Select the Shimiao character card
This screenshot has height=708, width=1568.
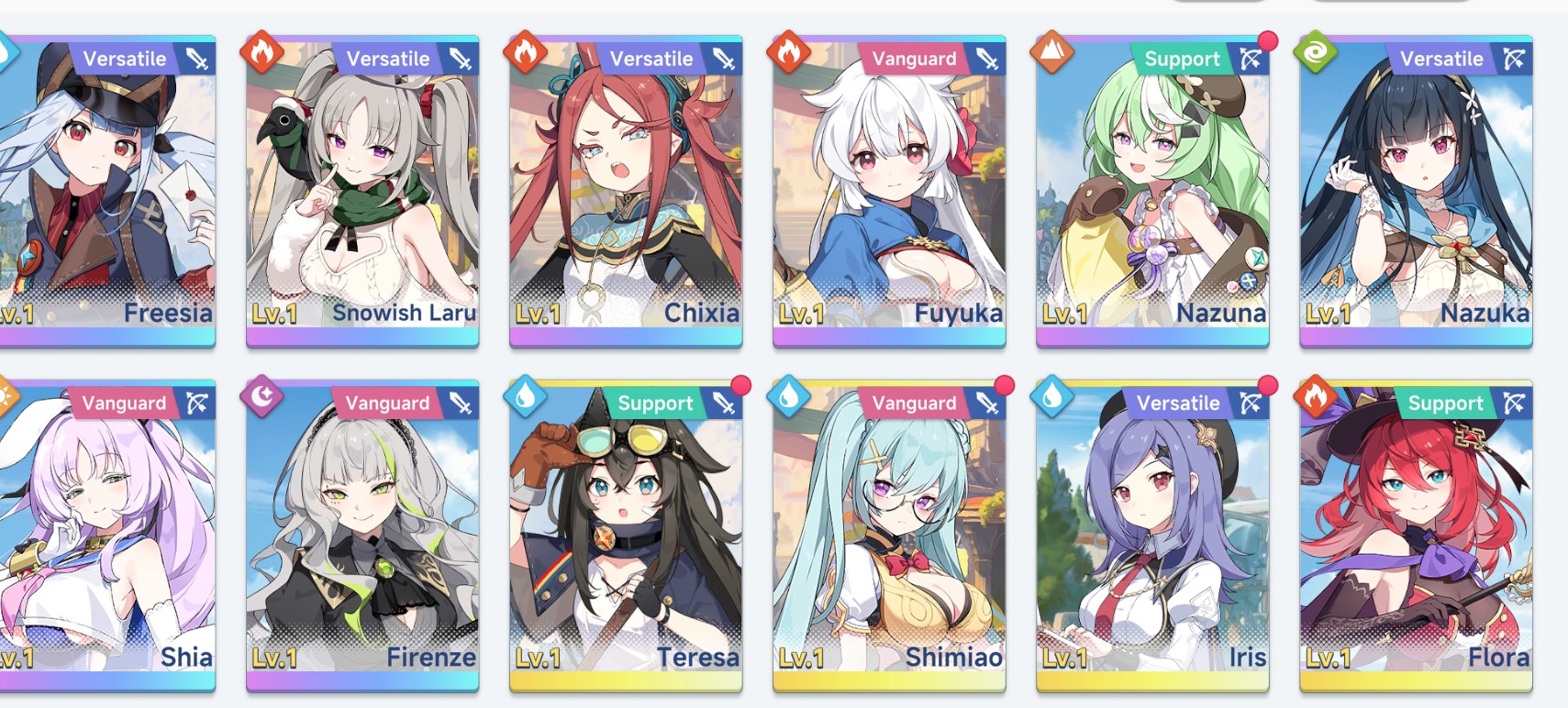(889, 537)
